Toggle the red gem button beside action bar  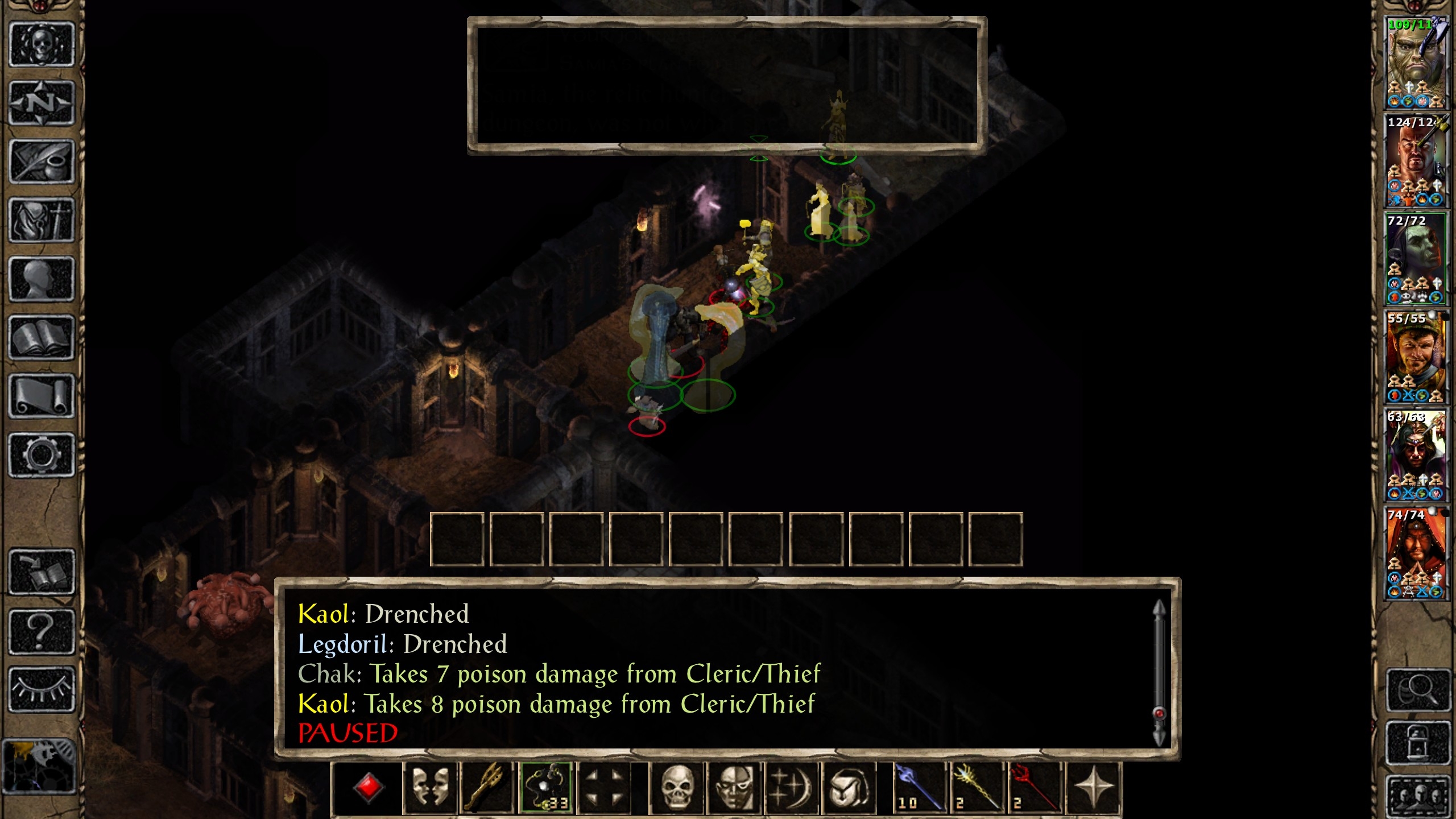click(368, 788)
